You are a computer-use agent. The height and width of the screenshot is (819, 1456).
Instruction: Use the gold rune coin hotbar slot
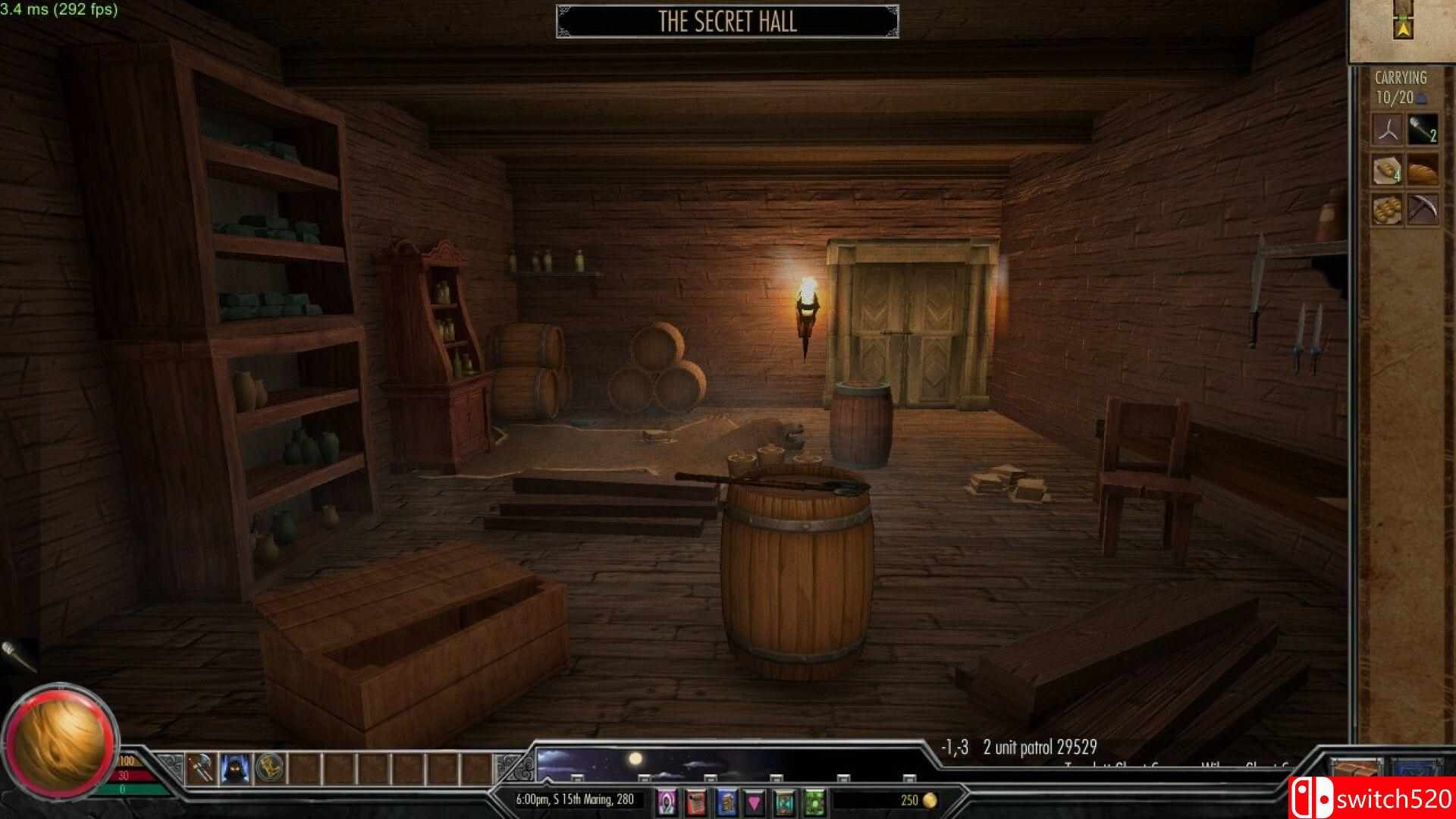click(x=269, y=770)
